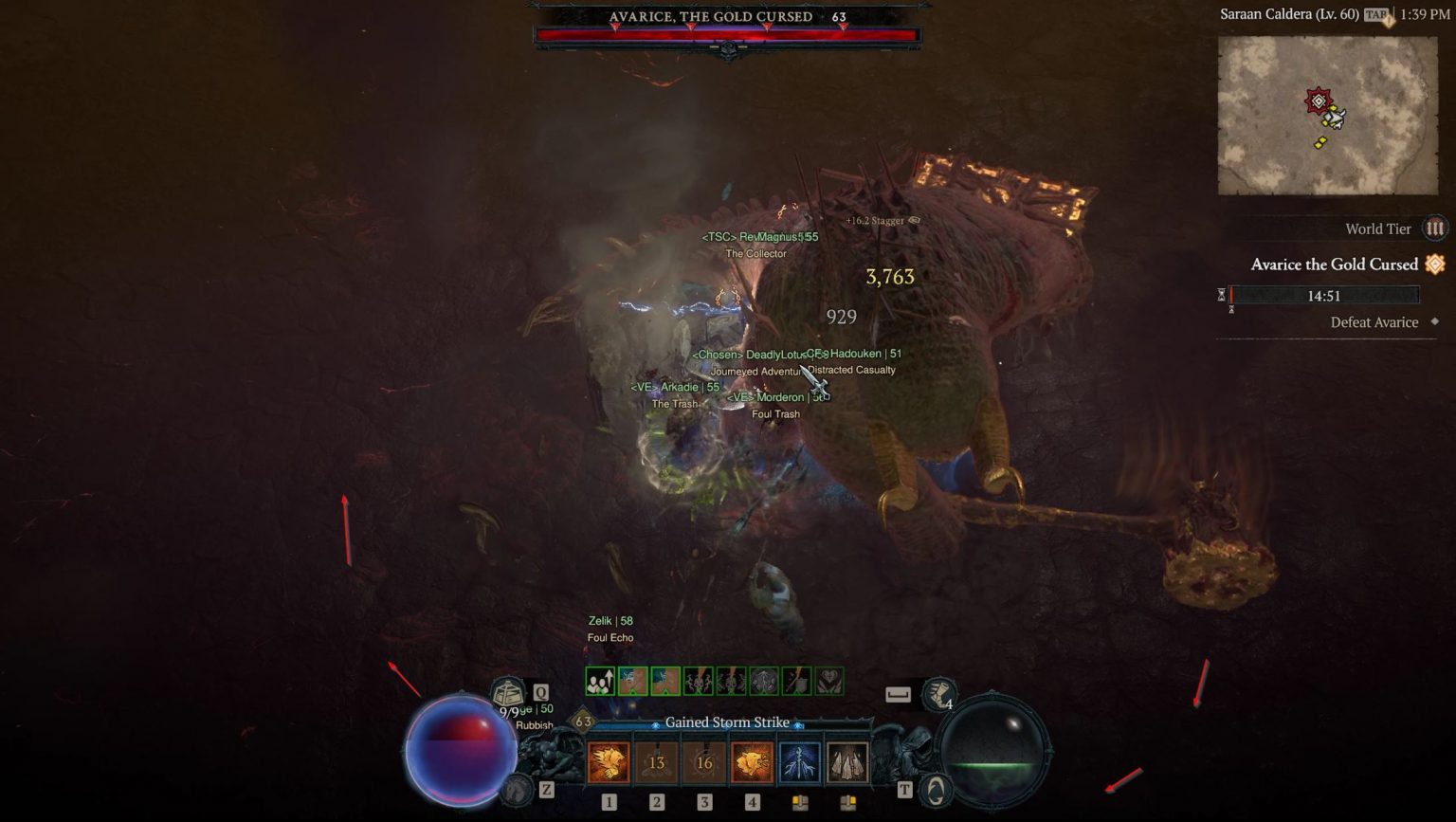Viewport: 1456px width, 822px height.
Task: Click the cooldown skill bound to key 2
Action: coord(657,761)
